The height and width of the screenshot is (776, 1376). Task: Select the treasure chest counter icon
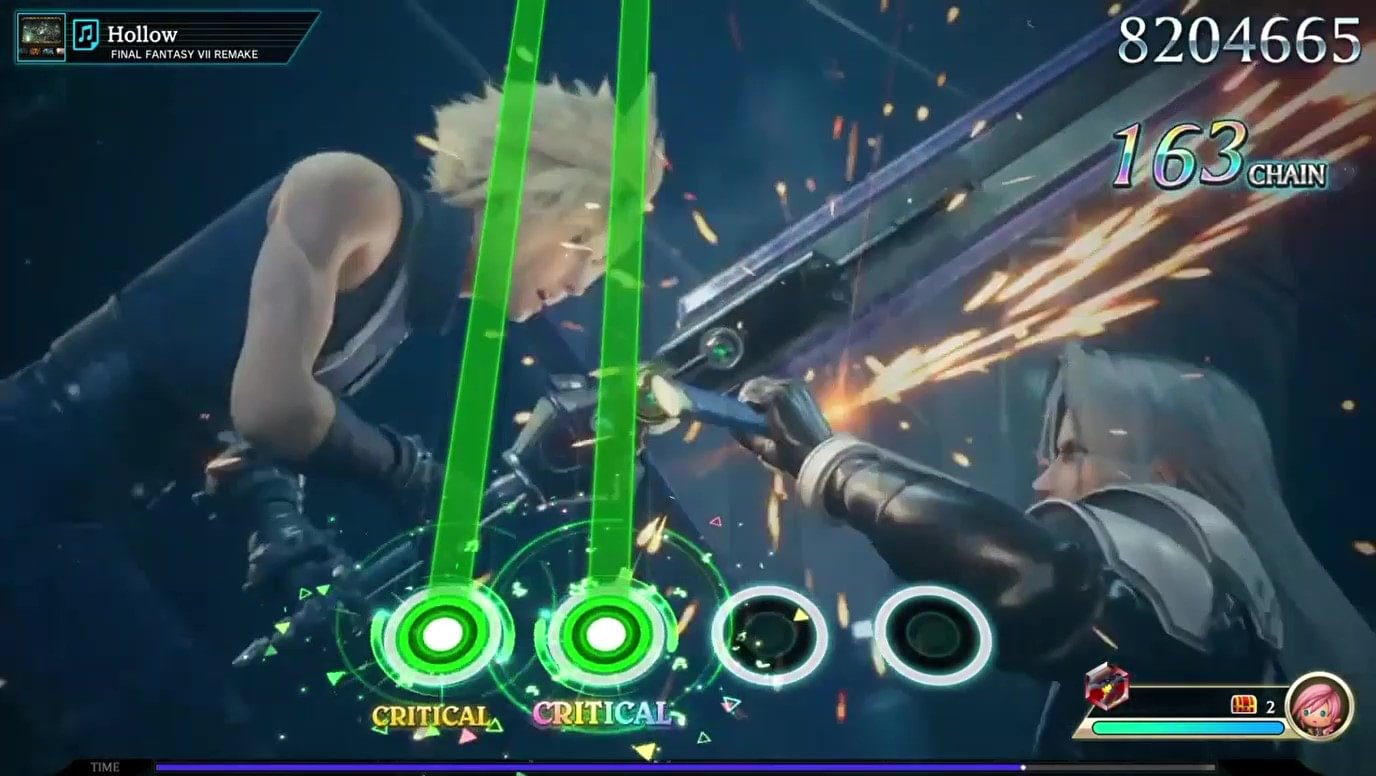click(x=1244, y=705)
